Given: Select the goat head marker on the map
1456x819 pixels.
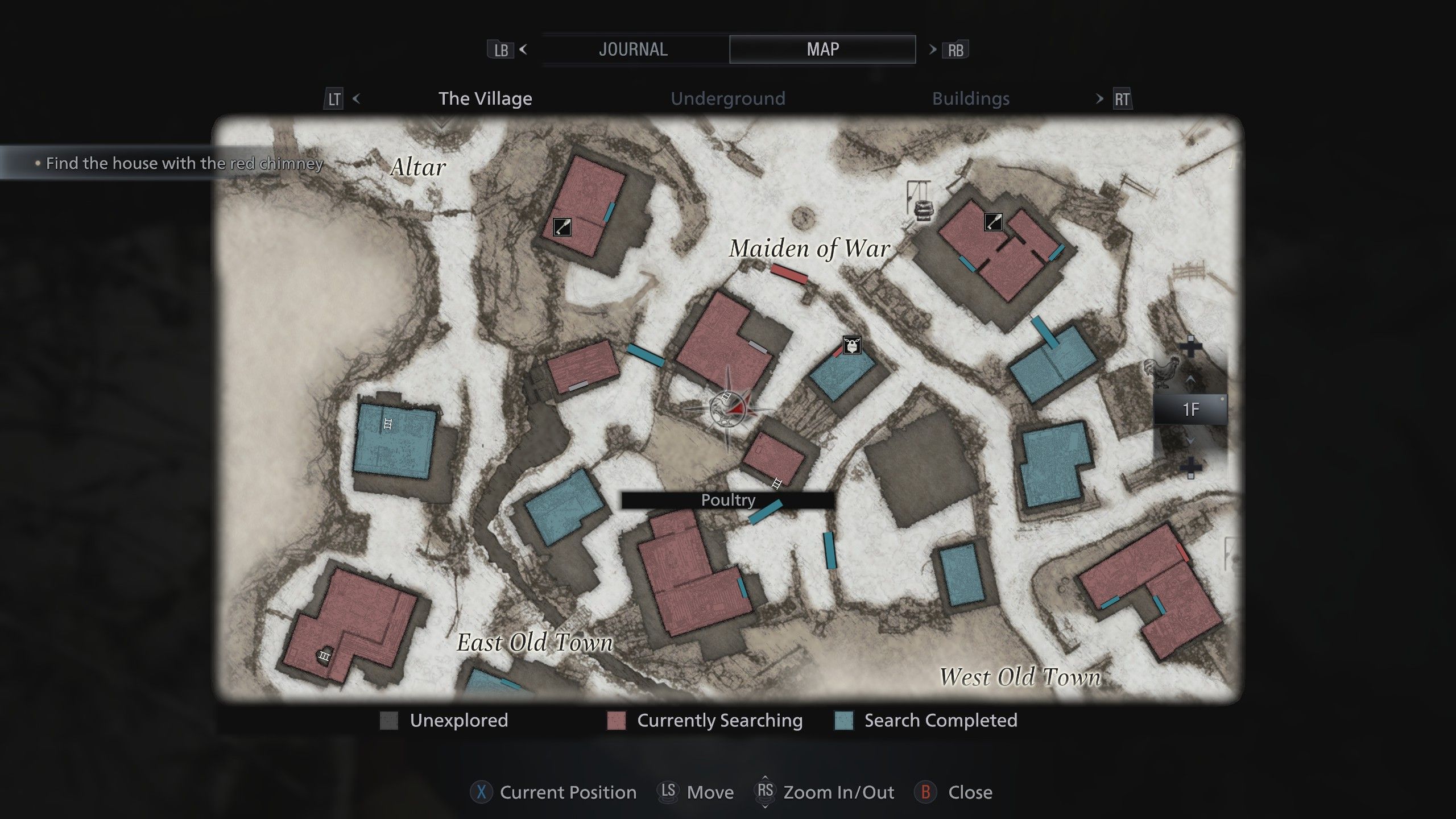Looking at the screenshot, I should click(x=851, y=345).
